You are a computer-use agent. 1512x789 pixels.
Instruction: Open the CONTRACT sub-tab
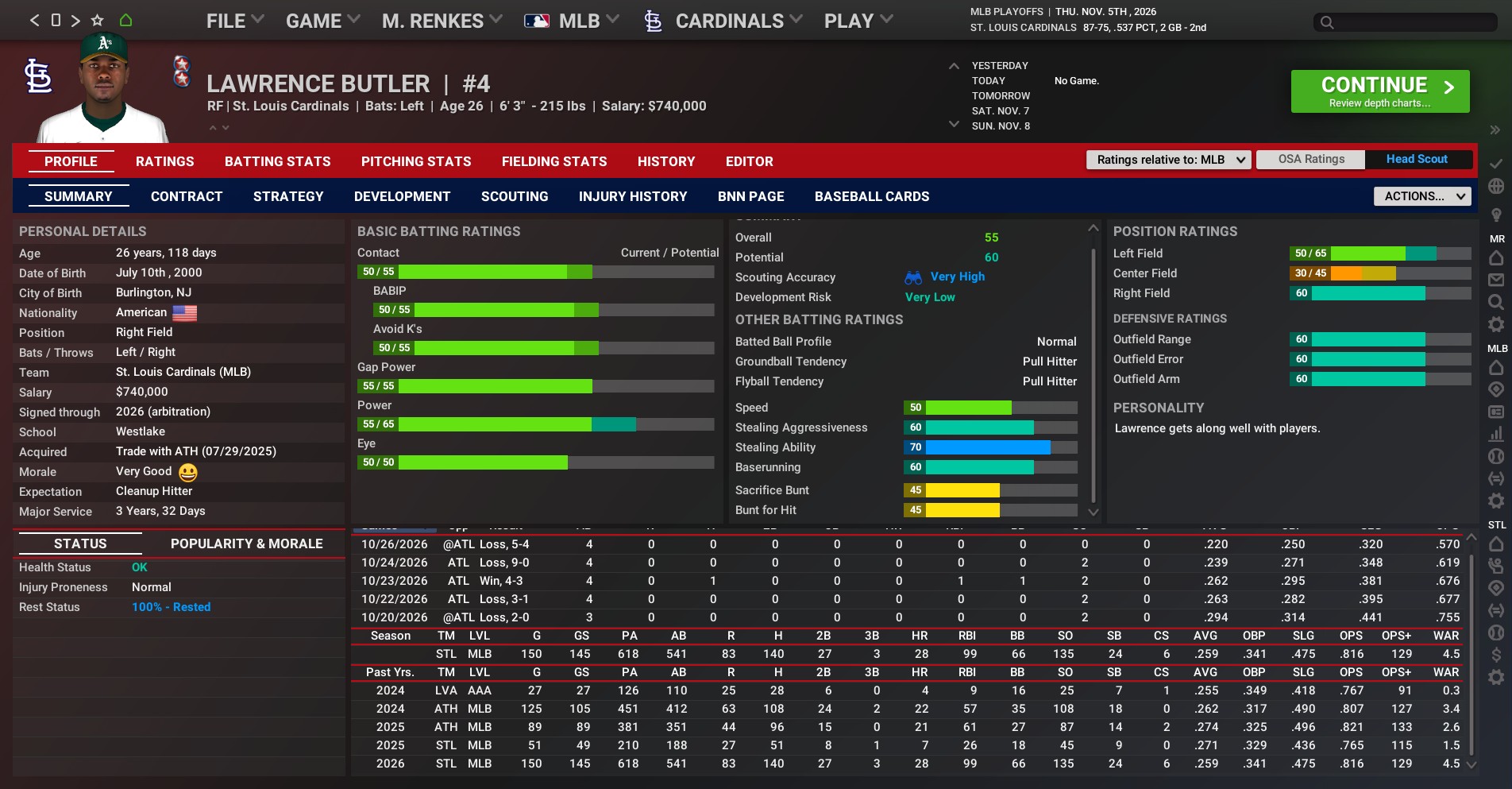(x=187, y=196)
